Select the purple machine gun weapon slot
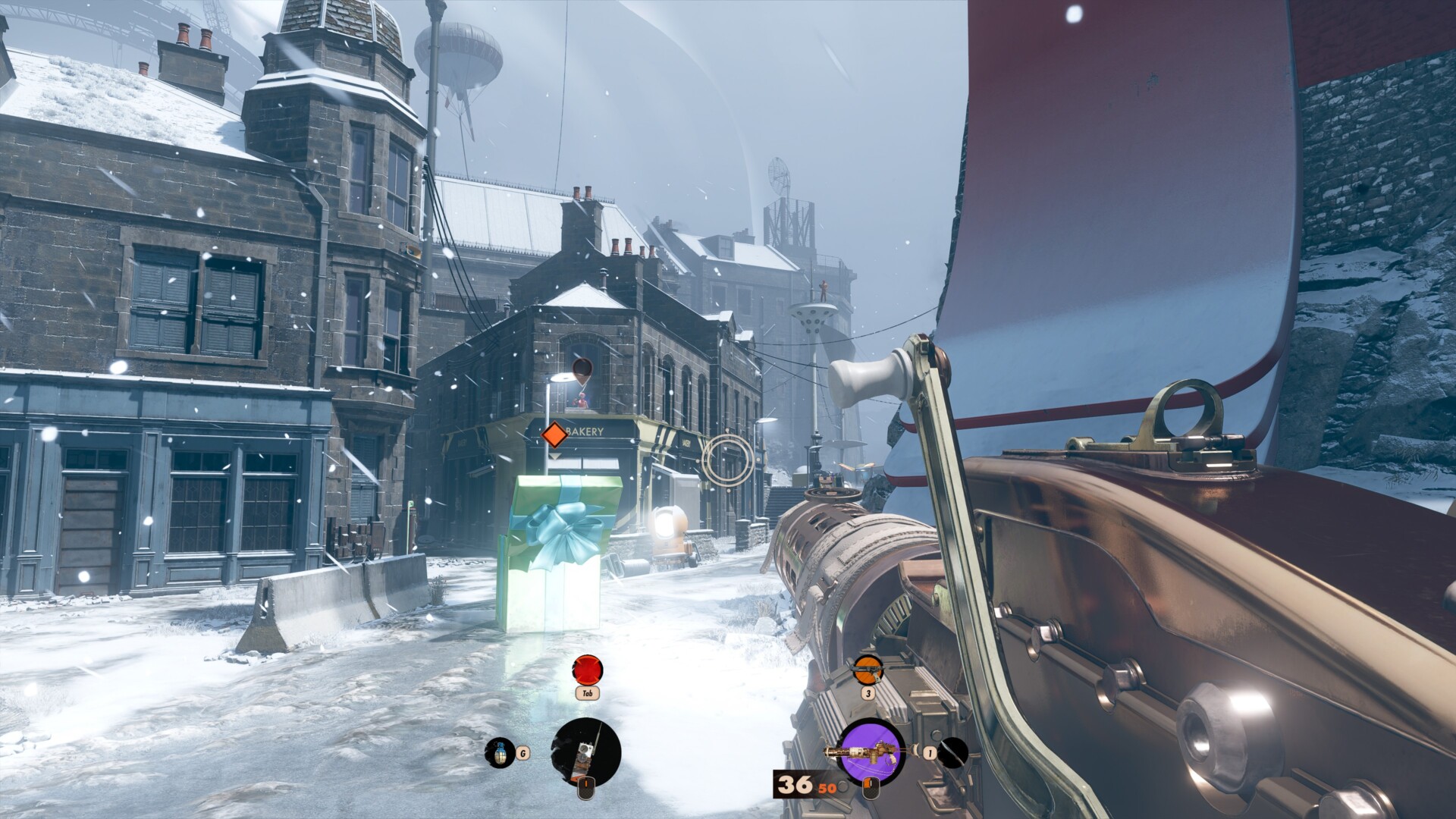The height and width of the screenshot is (819, 1456). 872,752
